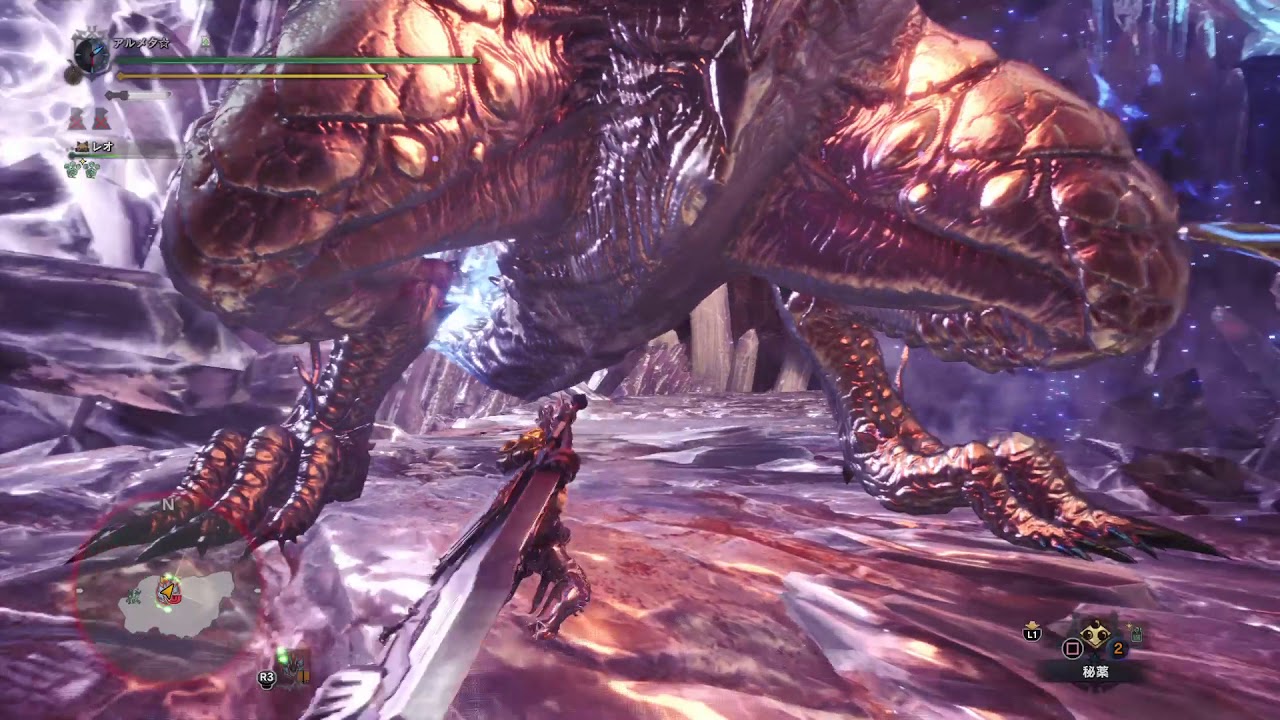Click the monster face icon on the minimap
The height and width of the screenshot is (720, 1280).
click(x=170, y=593)
